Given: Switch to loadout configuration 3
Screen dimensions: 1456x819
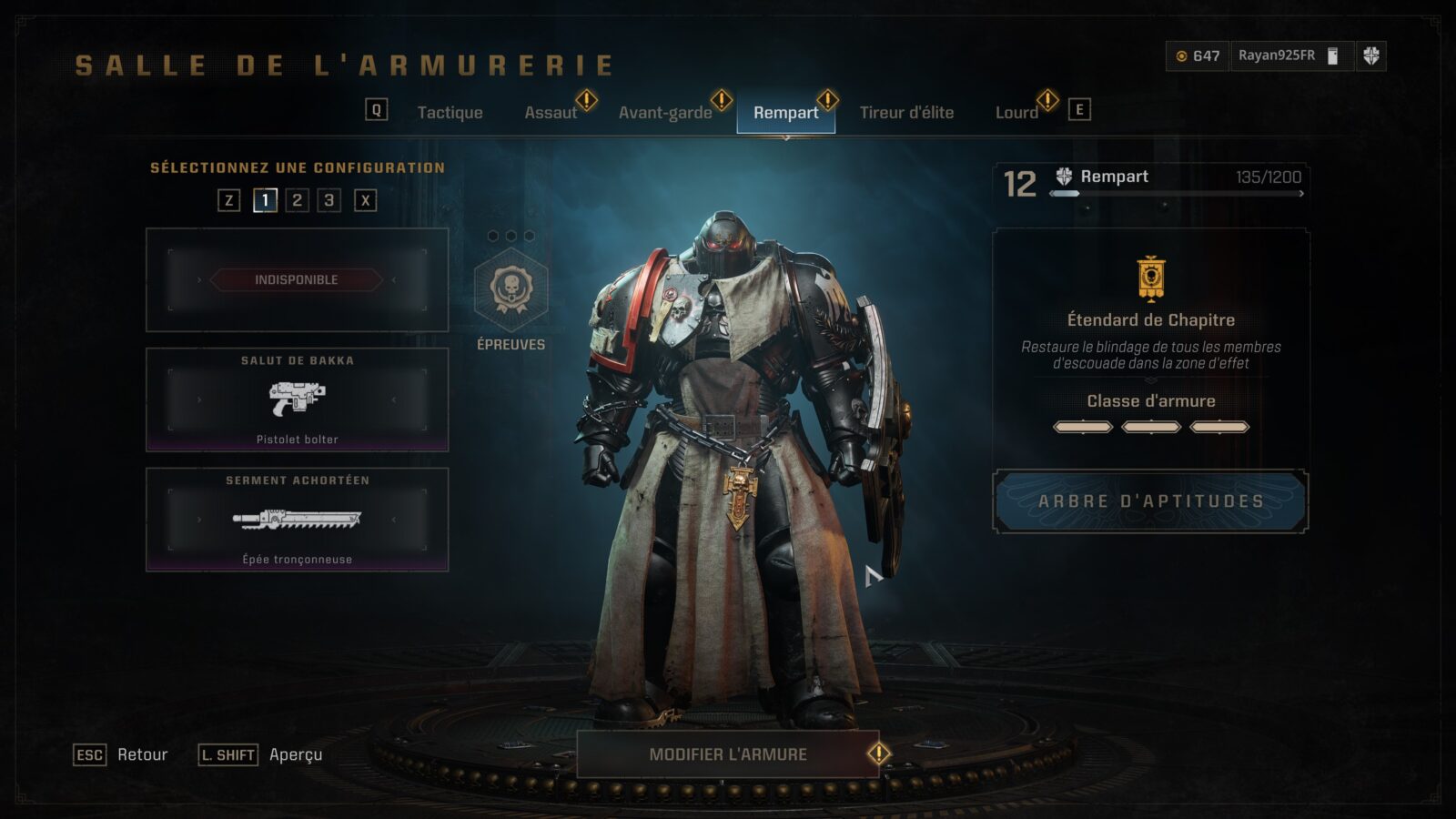Looking at the screenshot, I should (329, 200).
